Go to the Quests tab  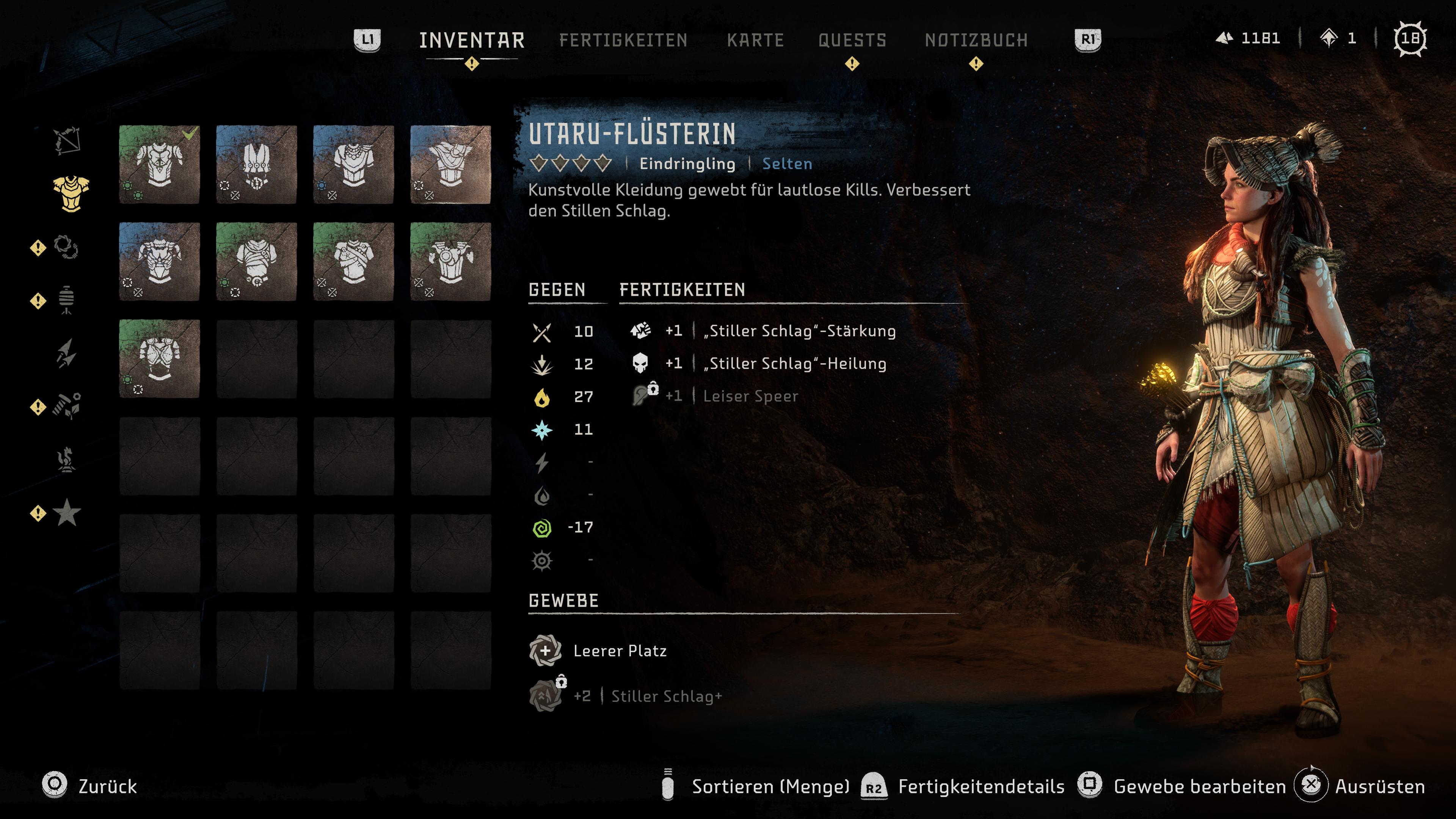click(x=852, y=40)
